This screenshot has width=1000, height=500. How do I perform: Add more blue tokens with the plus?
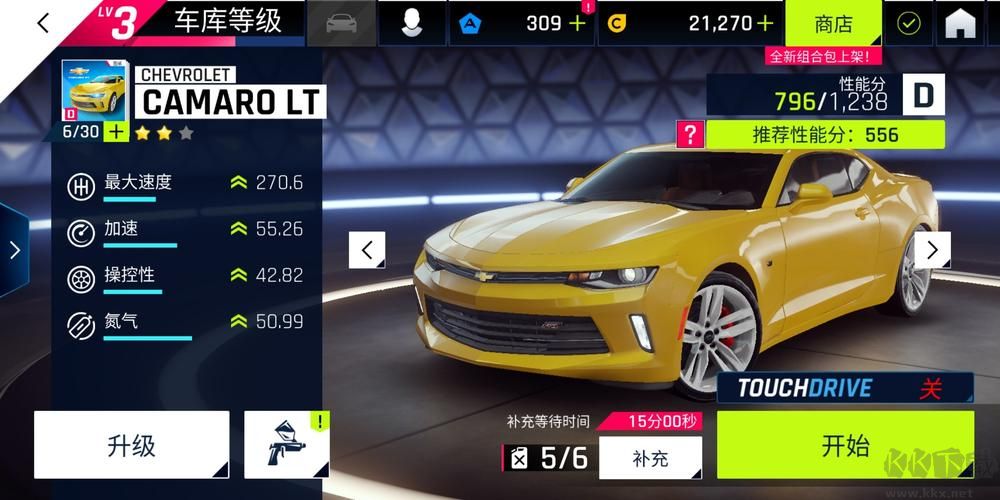tap(577, 23)
